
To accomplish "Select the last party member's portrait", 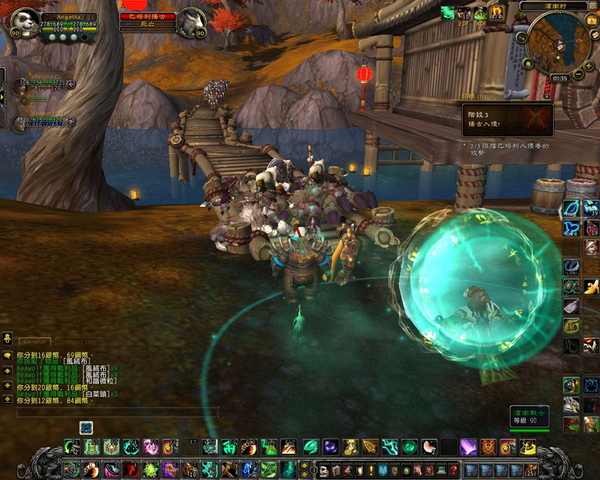I will click(x=20, y=124).
